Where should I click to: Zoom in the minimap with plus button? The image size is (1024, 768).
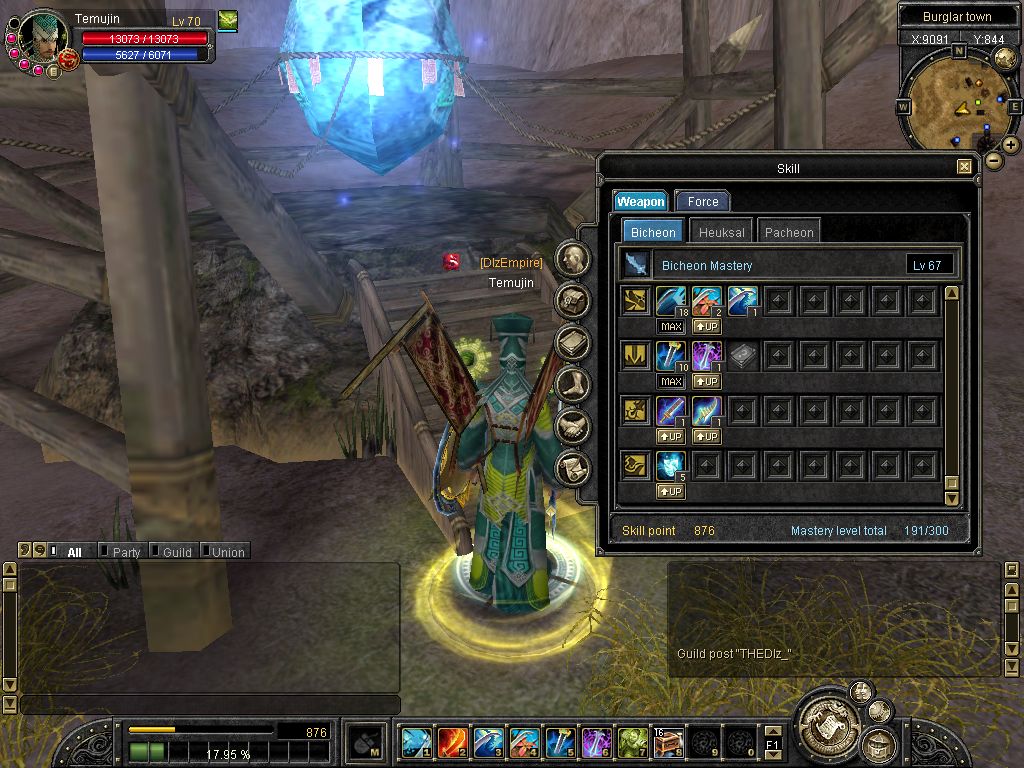(1011, 145)
